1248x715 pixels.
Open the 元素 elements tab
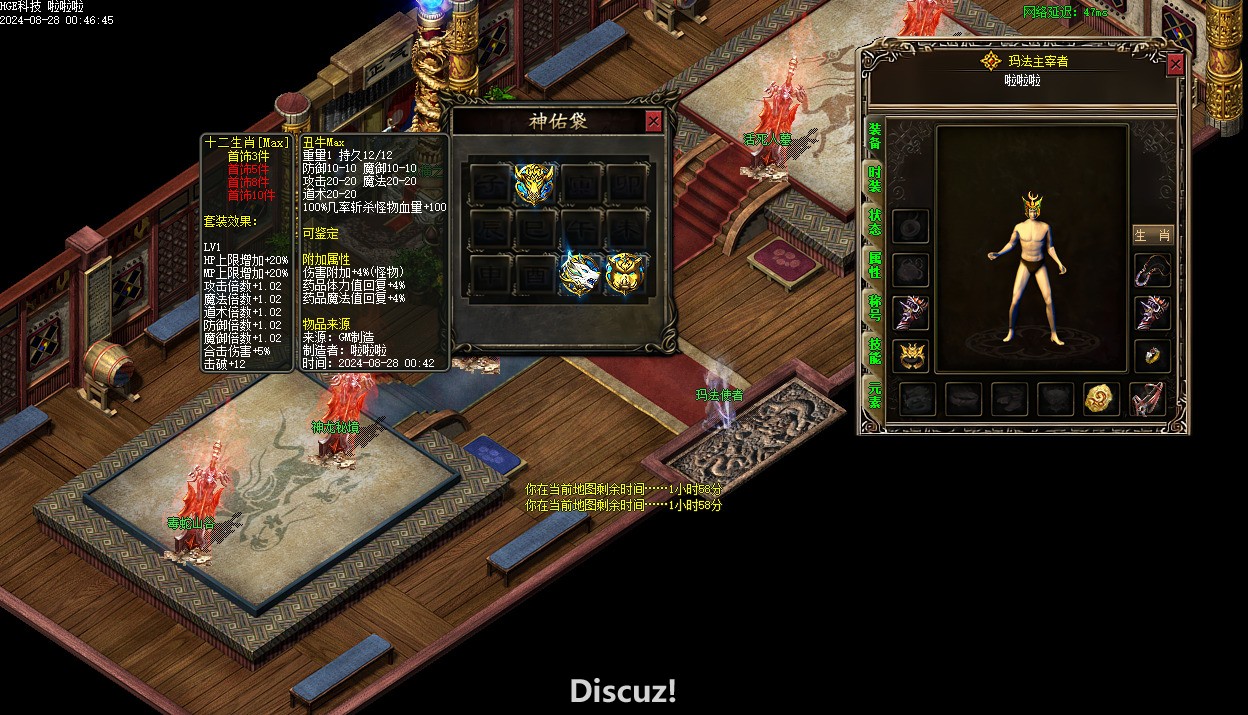[x=875, y=394]
